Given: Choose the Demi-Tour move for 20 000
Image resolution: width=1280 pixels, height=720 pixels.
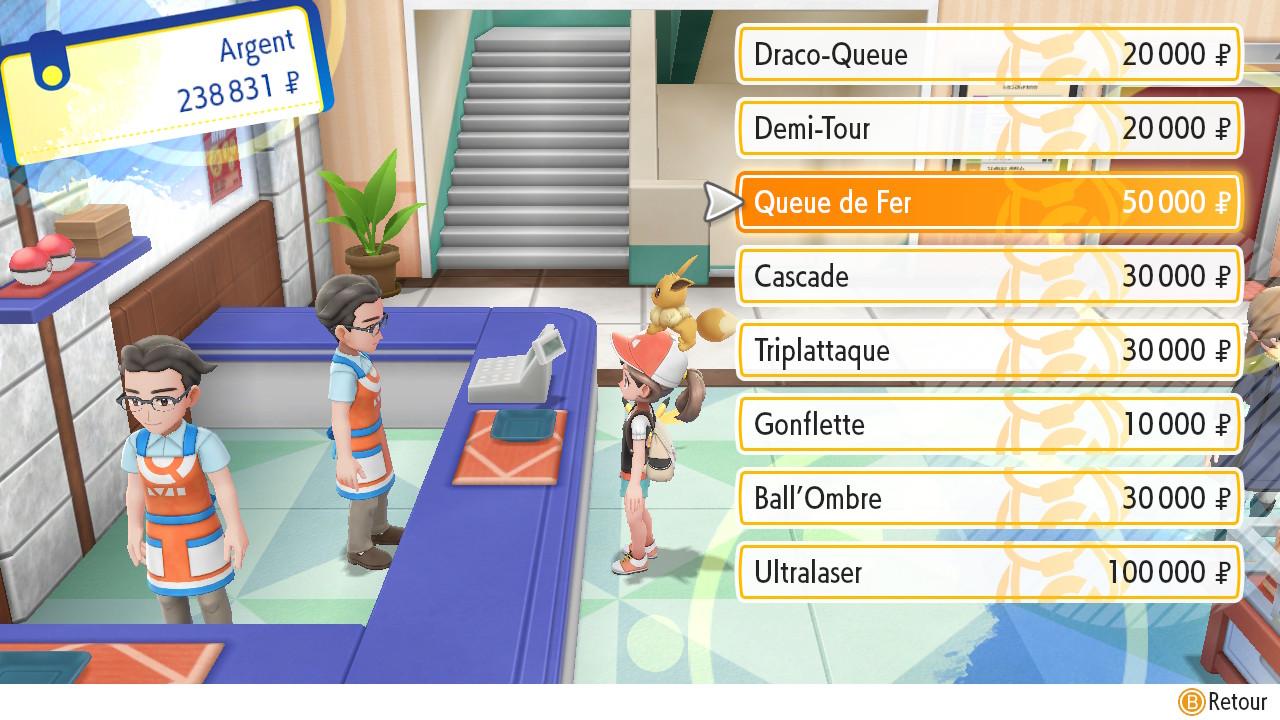Looking at the screenshot, I should [988, 128].
